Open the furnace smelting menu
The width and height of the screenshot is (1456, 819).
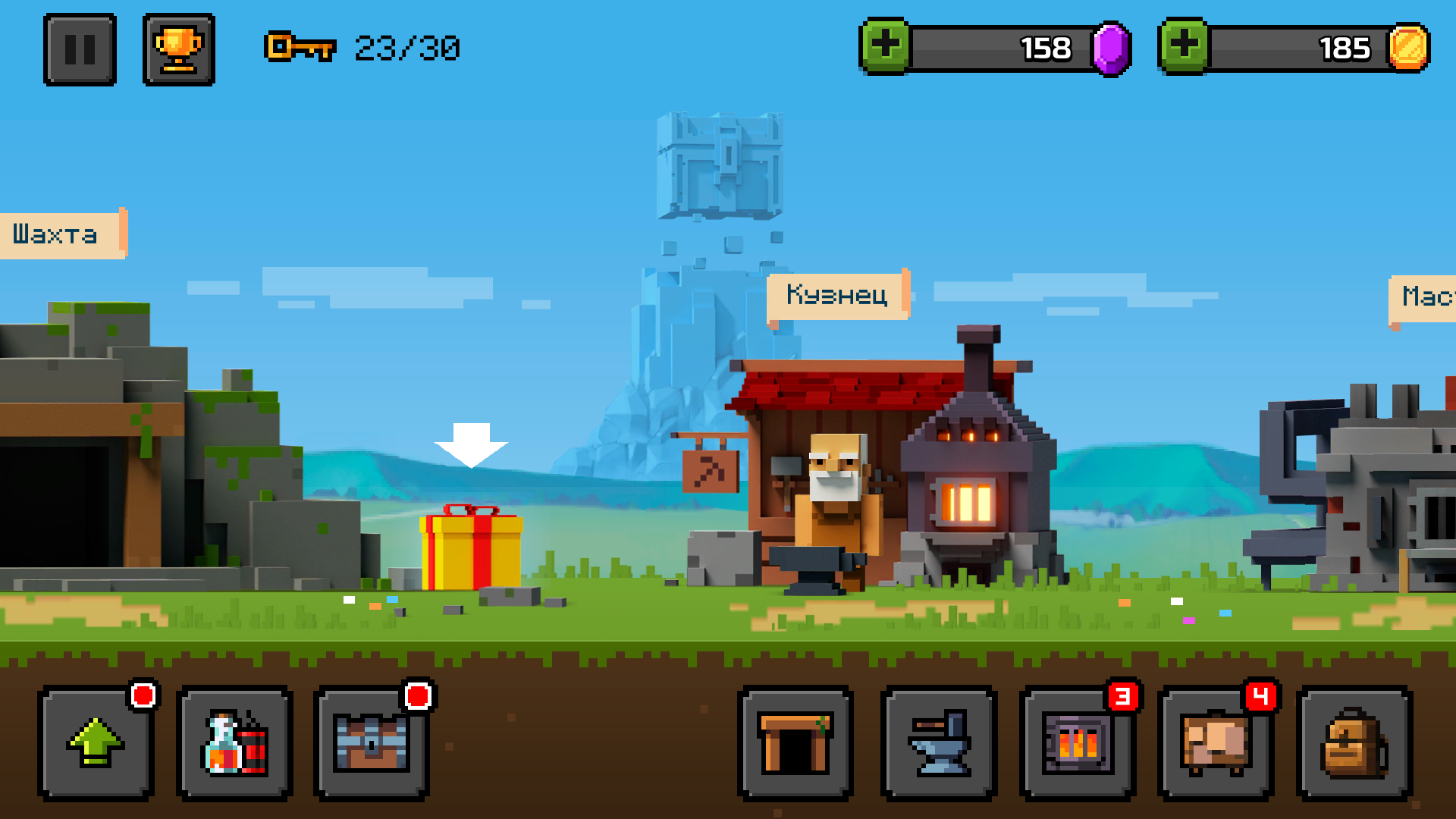point(1078,743)
